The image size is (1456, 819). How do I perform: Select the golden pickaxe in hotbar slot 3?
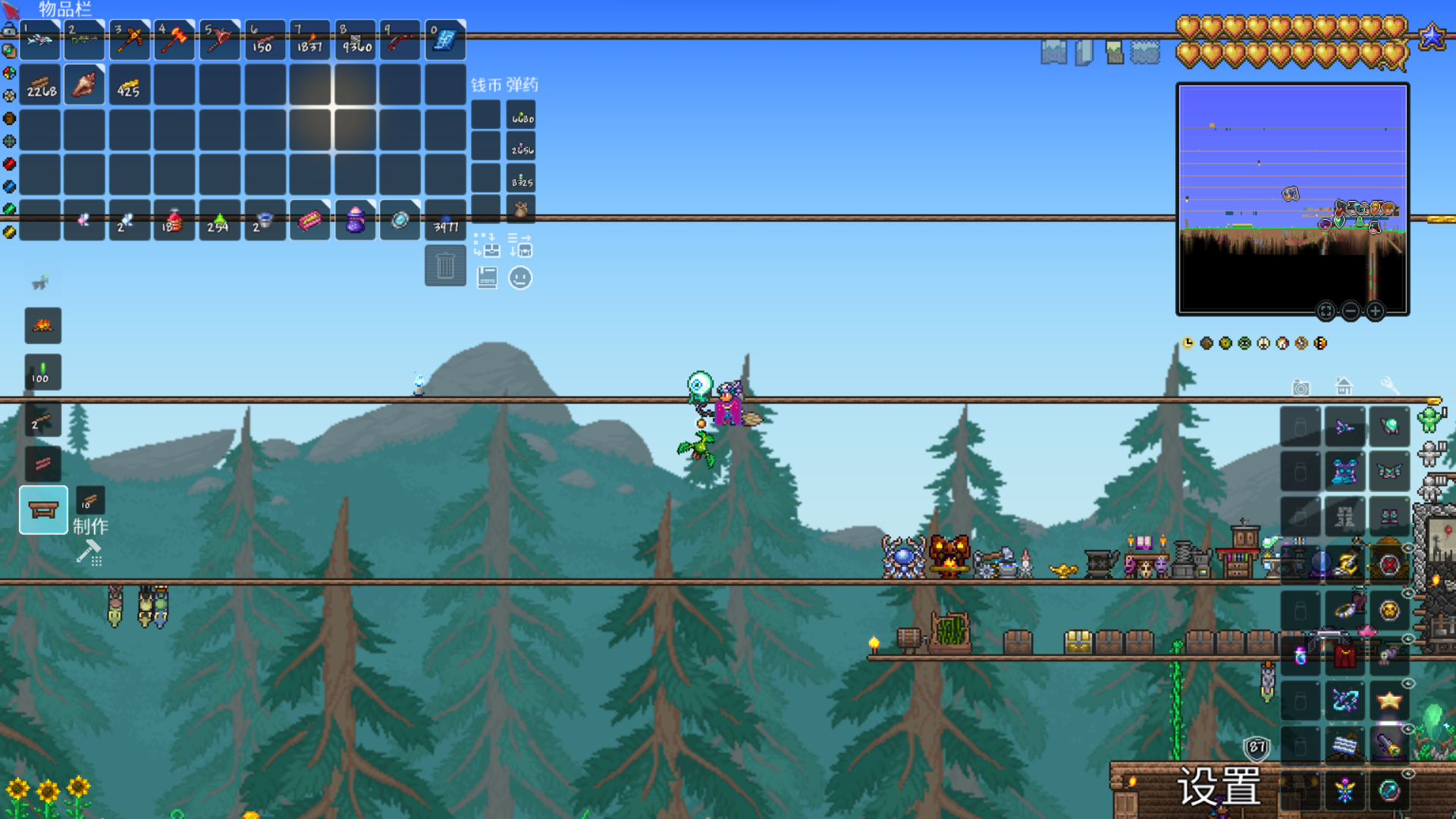130,39
